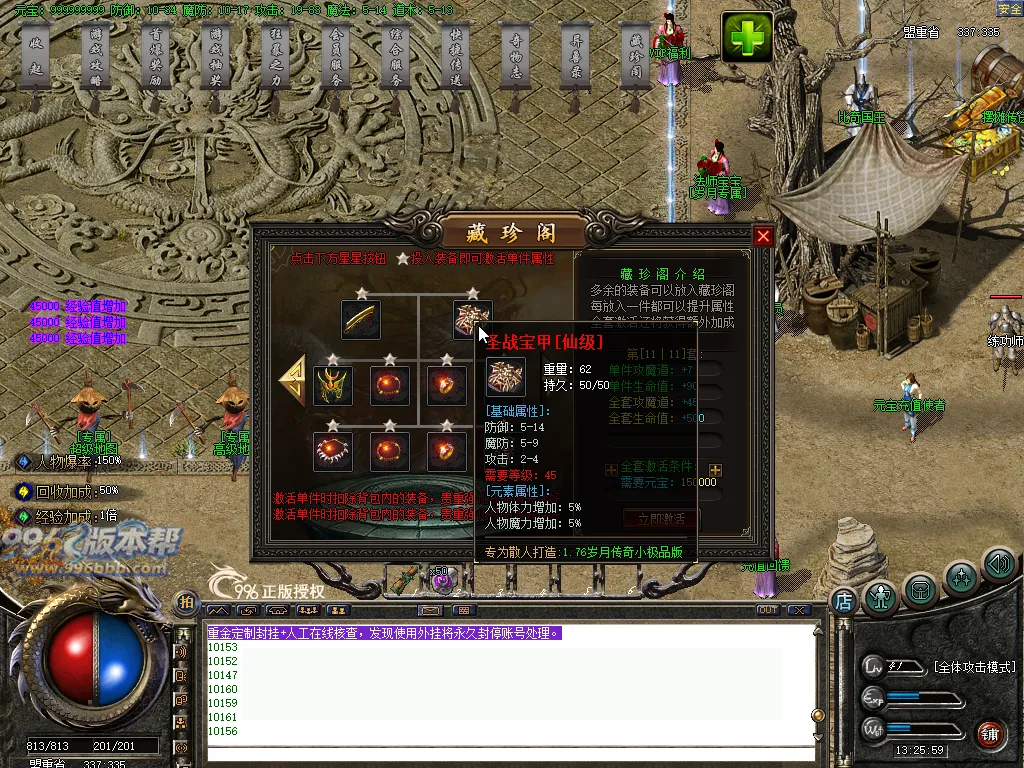Close the chat panel with X
1024x768 pixels.
798,610
